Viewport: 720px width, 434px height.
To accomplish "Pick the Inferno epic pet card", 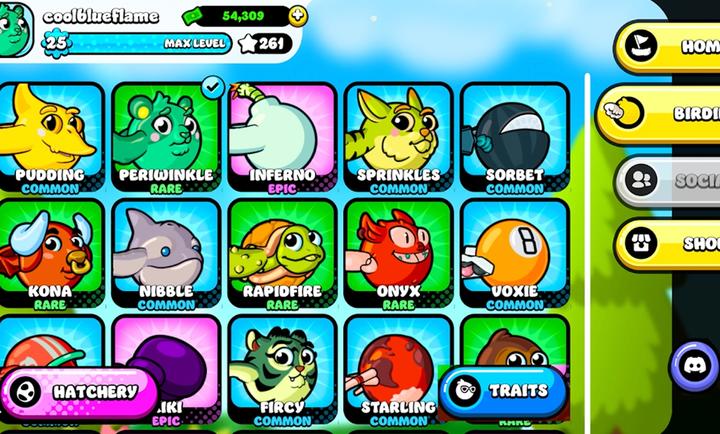I will click(x=282, y=138).
